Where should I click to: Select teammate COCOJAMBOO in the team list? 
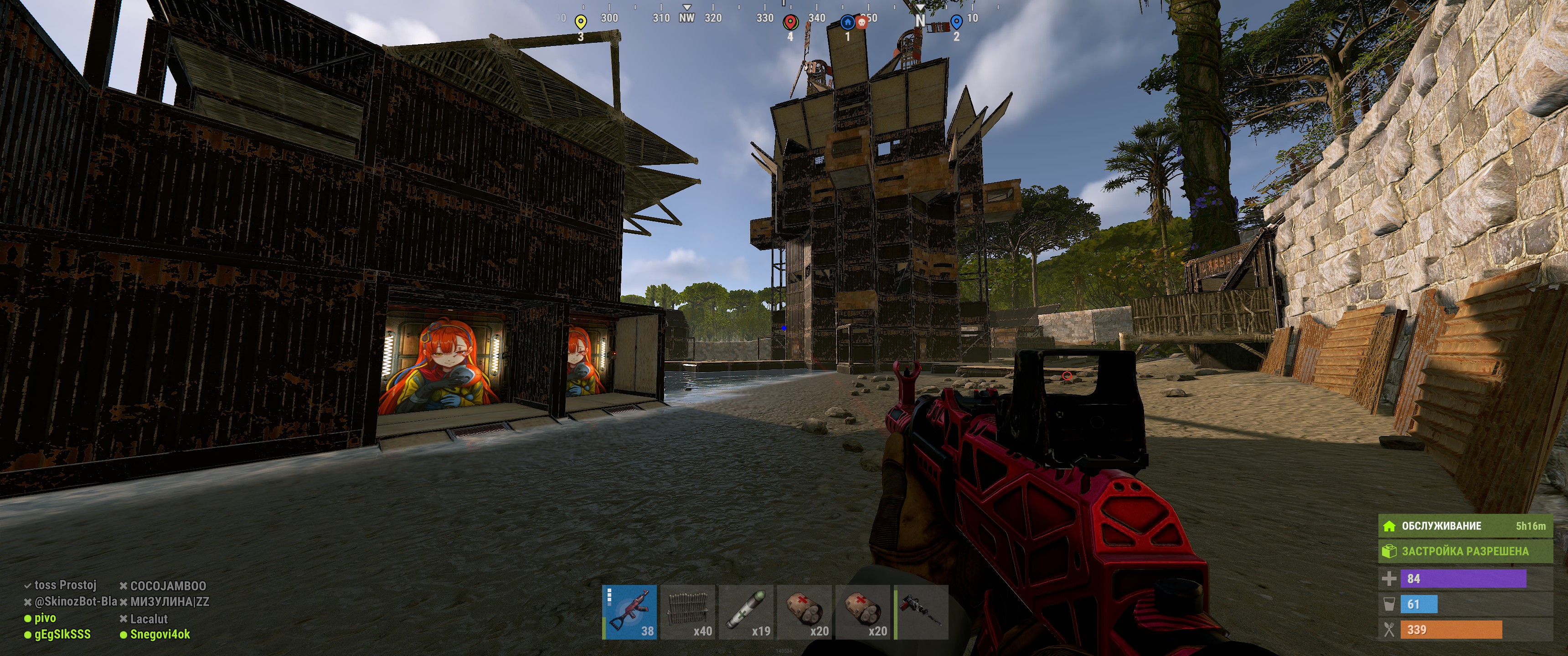click(x=167, y=586)
